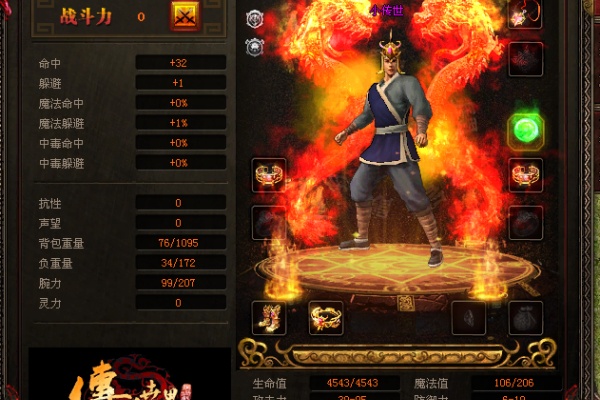Select the golden boots equipment slot
600x400 pixels.
click(x=268, y=317)
